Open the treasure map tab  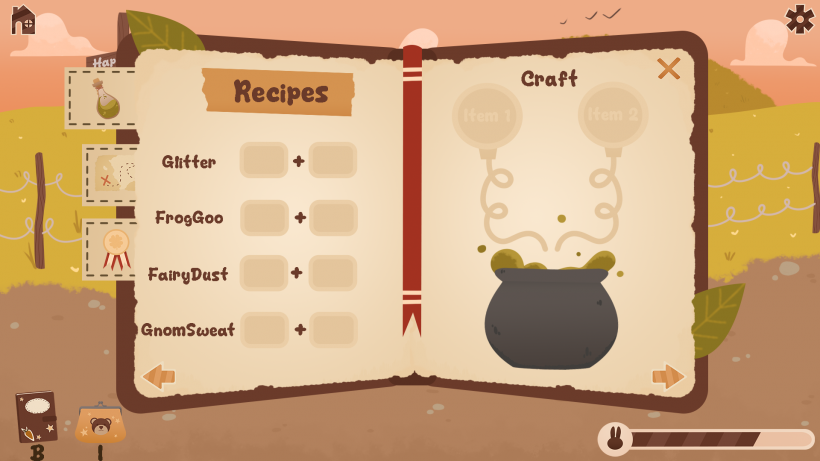[x=110, y=174]
